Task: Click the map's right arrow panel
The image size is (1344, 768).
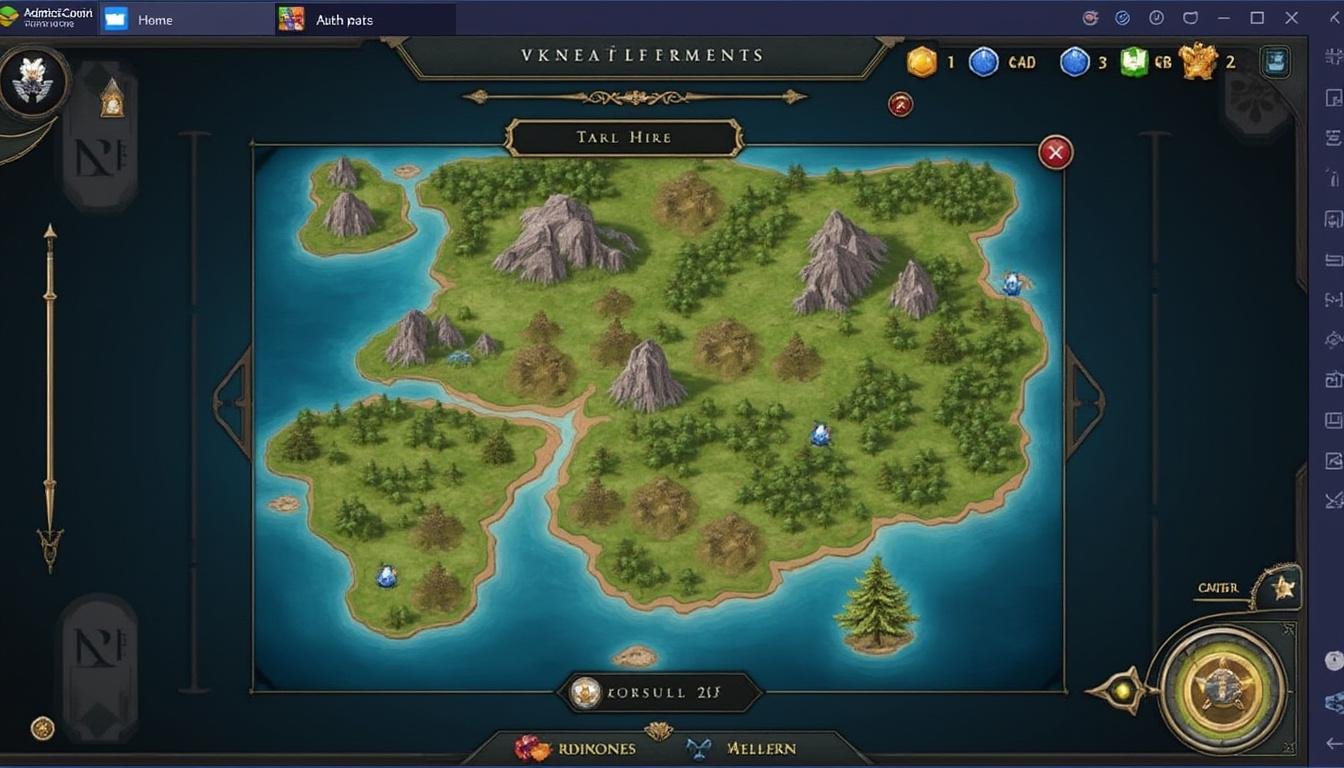Action: (x=1084, y=402)
